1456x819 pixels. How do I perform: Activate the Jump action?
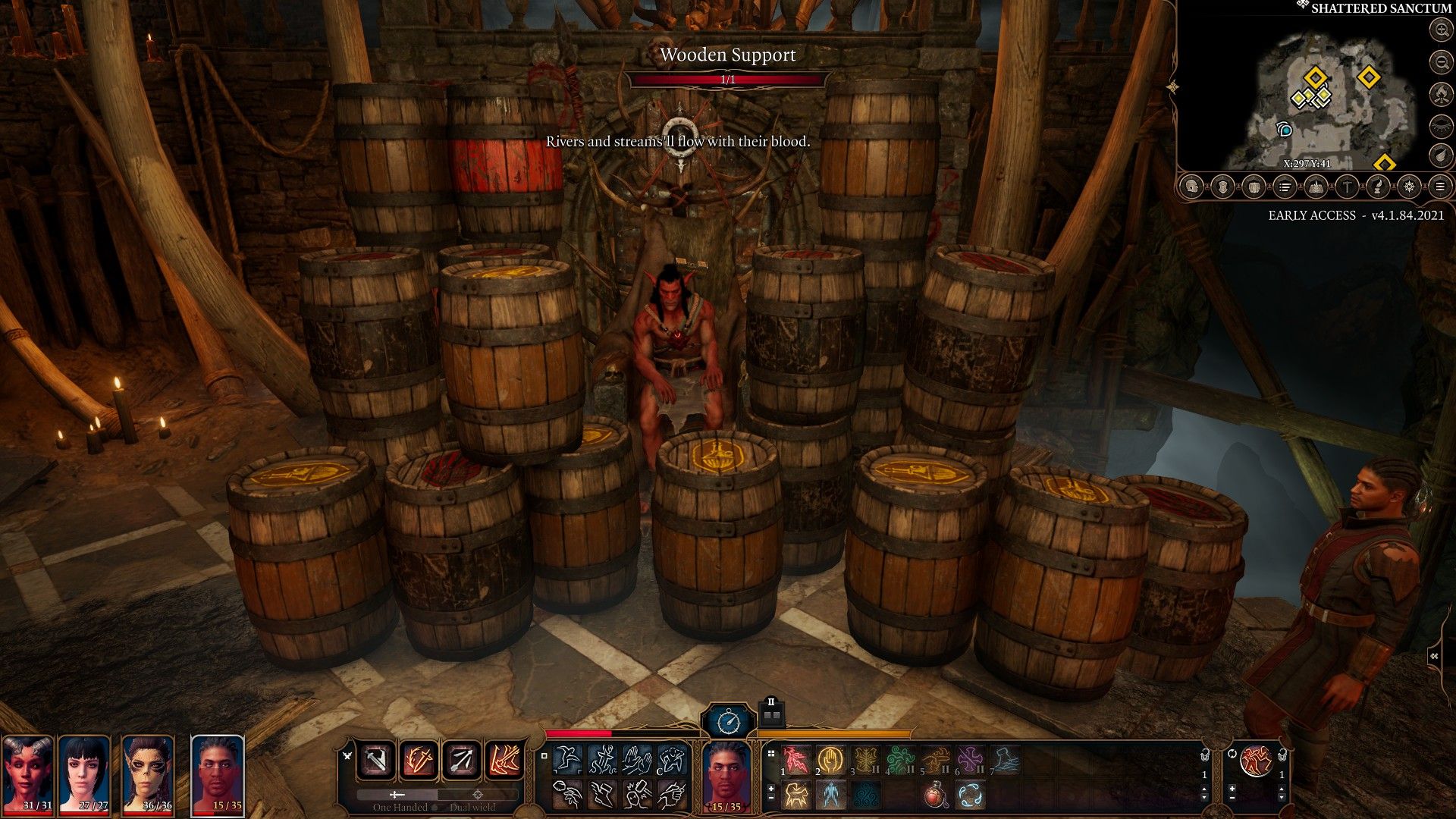pyautogui.click(x=567, y=759)
